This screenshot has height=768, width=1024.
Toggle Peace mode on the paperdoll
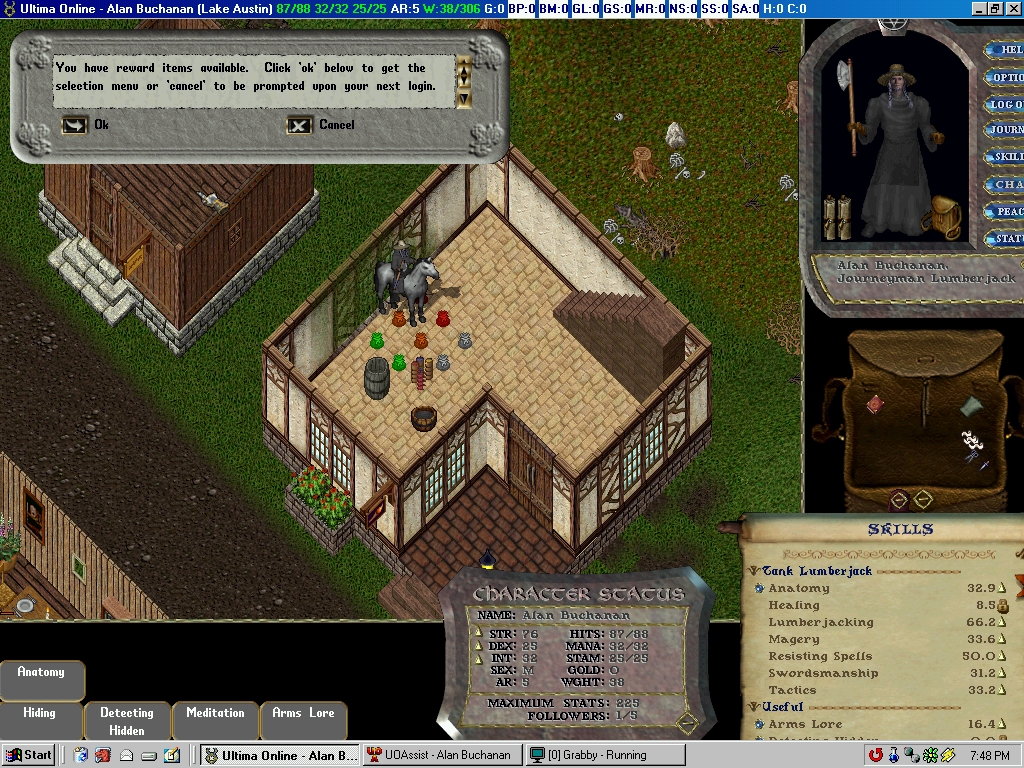(1004, 211)
